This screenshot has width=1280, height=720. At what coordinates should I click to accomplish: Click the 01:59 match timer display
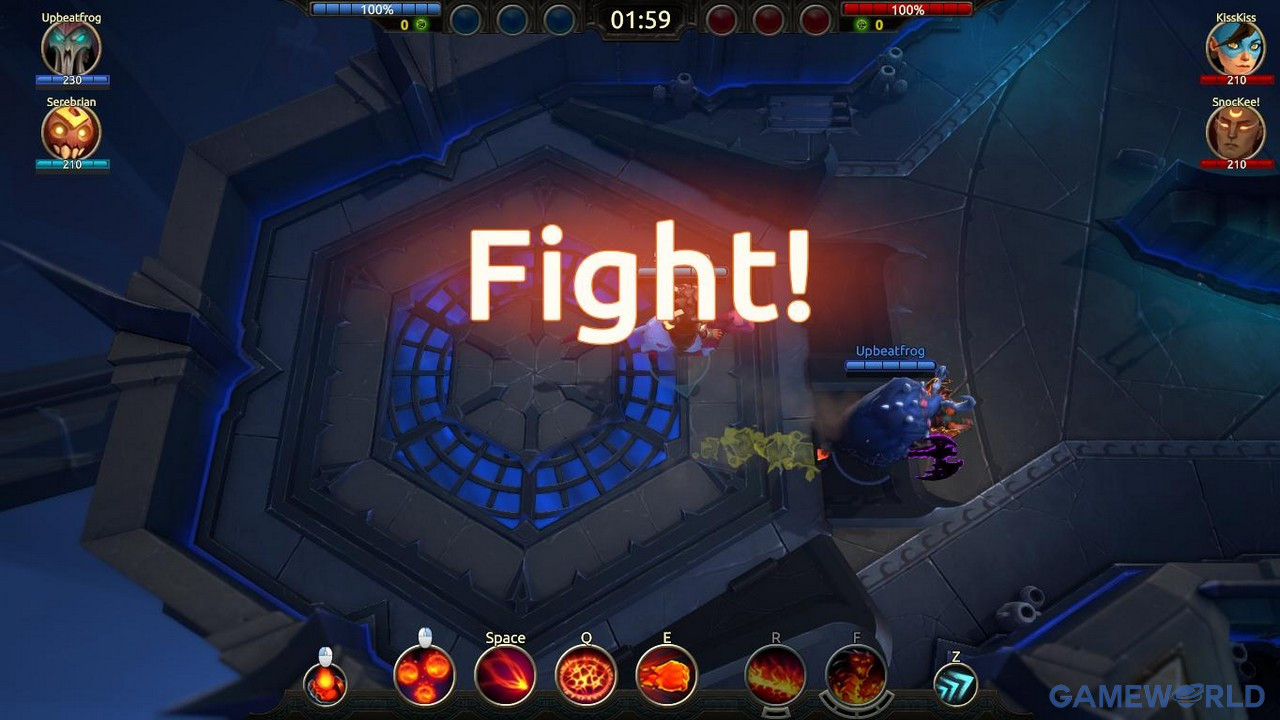(x=643, y=18)
